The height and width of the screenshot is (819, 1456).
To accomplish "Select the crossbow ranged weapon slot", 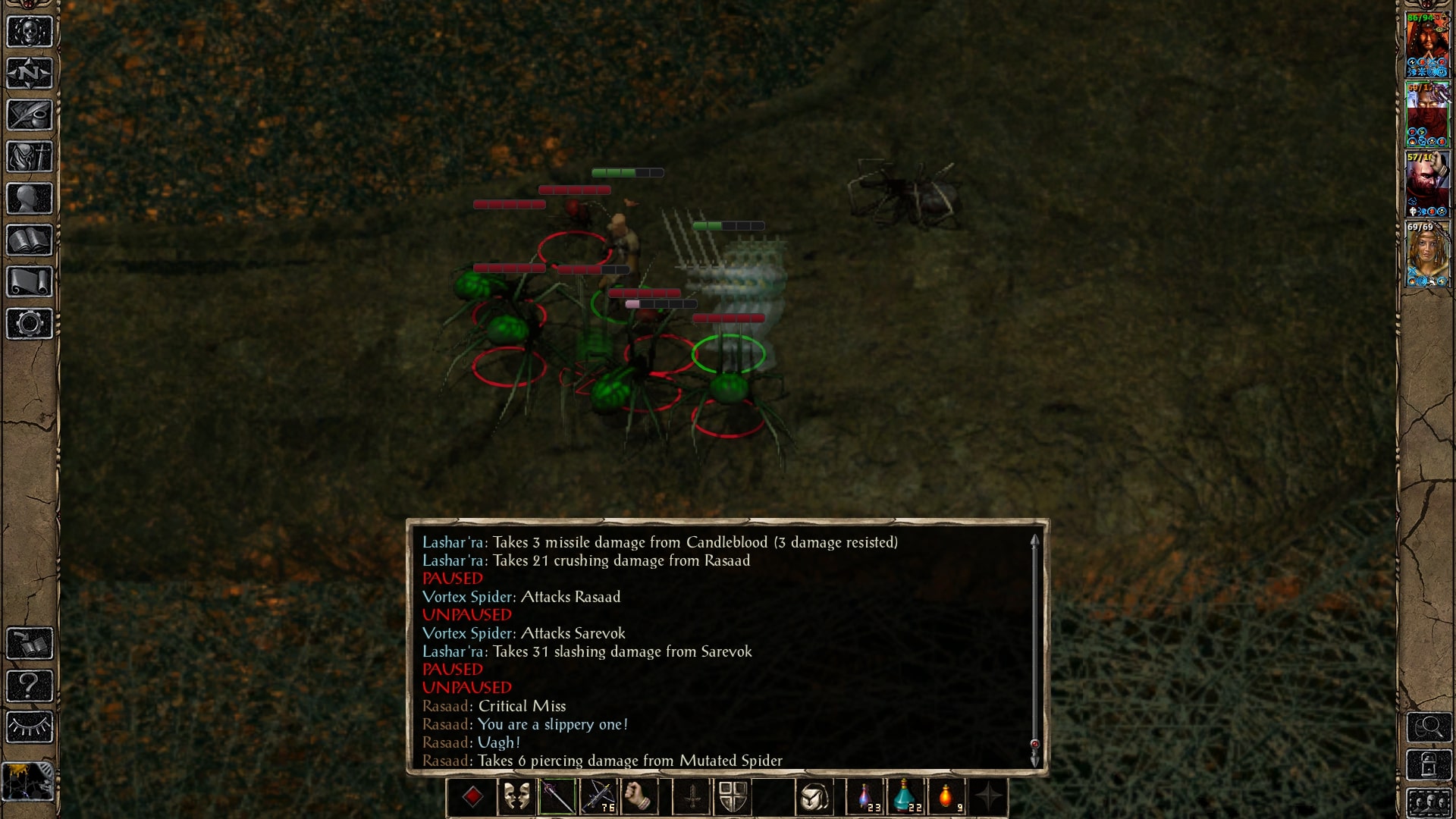I will pos(599,795).
